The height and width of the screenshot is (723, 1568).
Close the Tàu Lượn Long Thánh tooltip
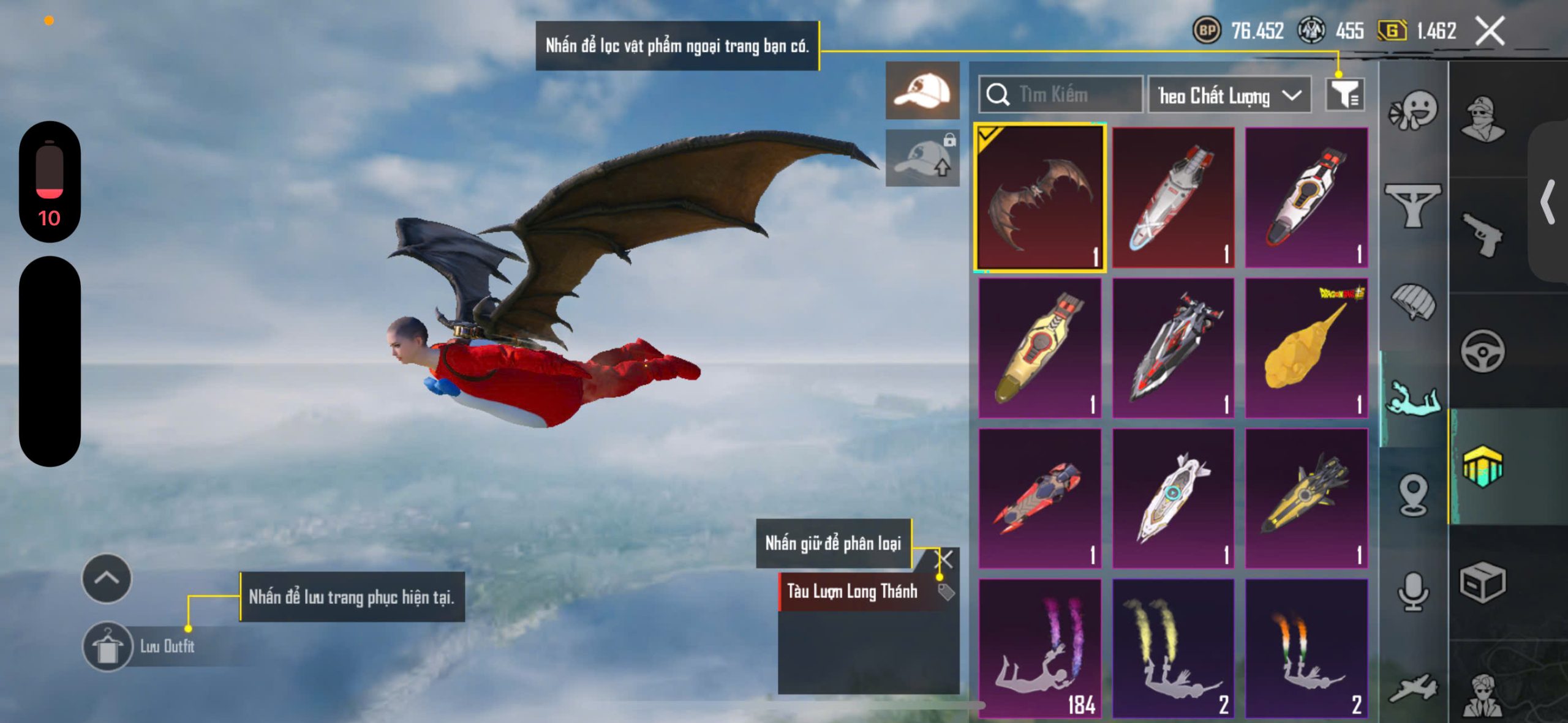(x=946, y=558)
